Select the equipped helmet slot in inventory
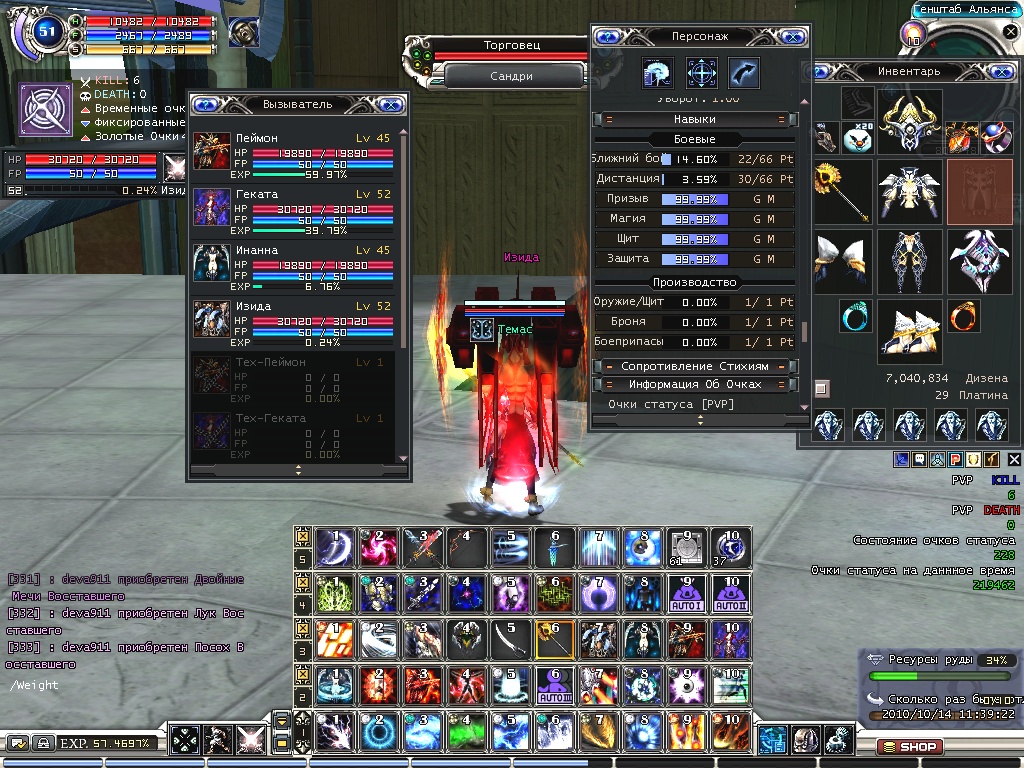 [910, 121]
